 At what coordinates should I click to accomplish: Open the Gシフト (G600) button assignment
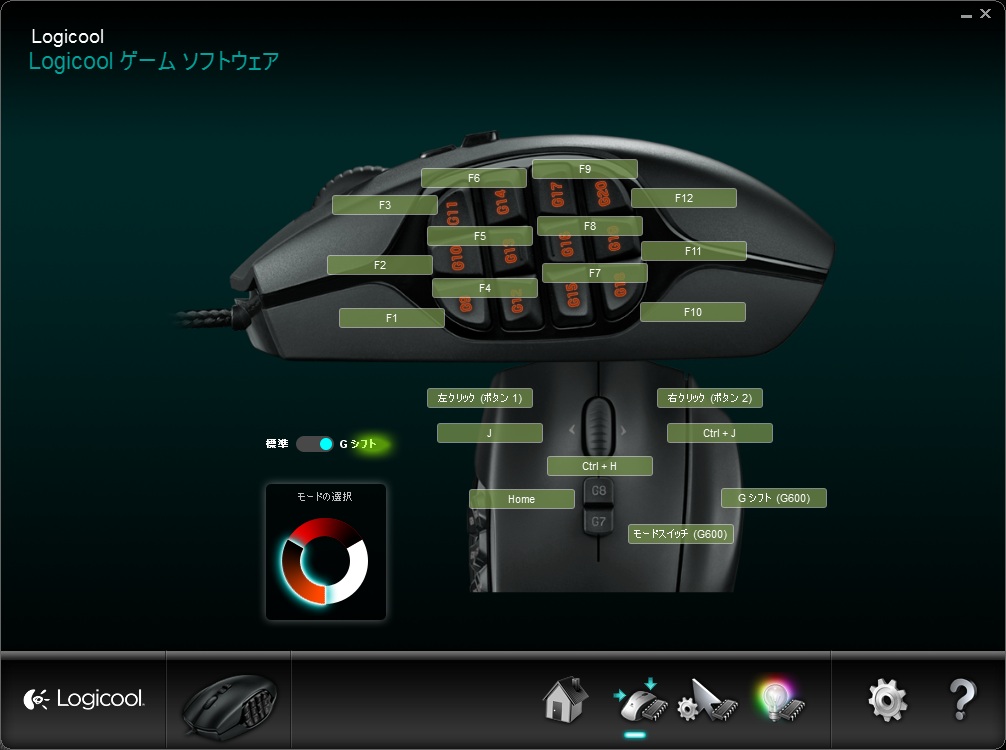(773, 498)
